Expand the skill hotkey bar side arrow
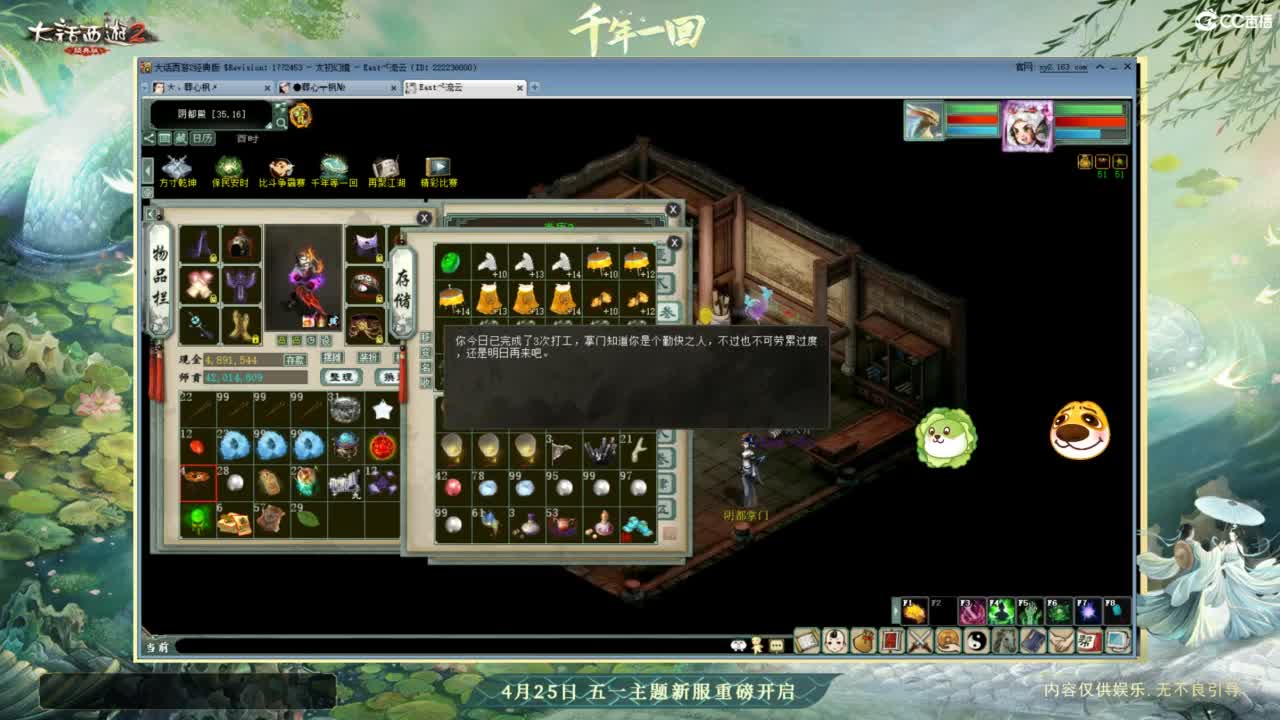Image resolution: width=1280 pixels, height=720 pixels. tap(895, 610)
